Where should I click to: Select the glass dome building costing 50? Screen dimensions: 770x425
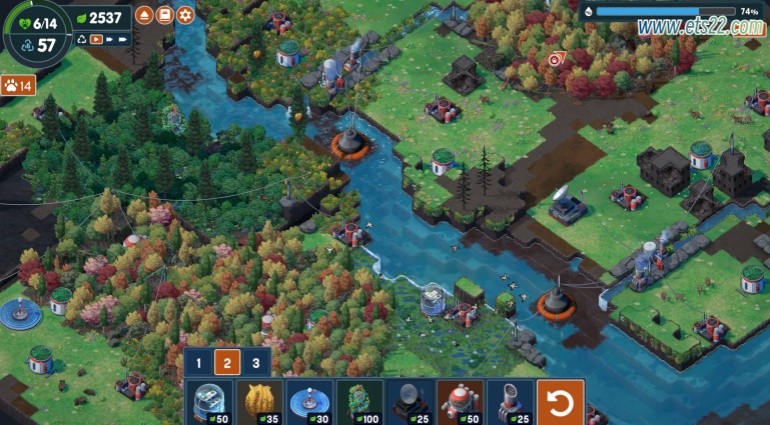click(x=210, y=402)
